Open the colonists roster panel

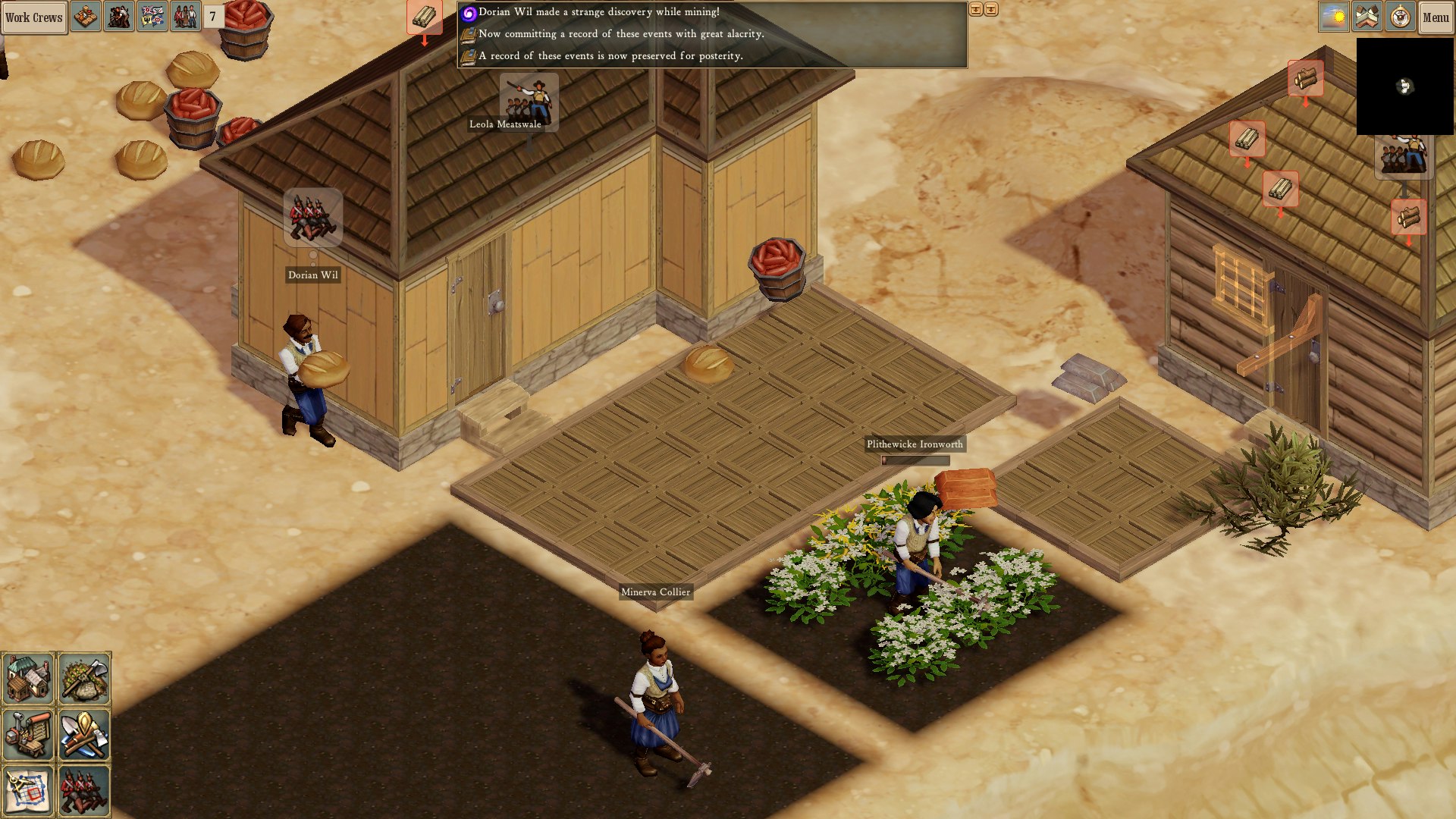(x=184, y=17)
